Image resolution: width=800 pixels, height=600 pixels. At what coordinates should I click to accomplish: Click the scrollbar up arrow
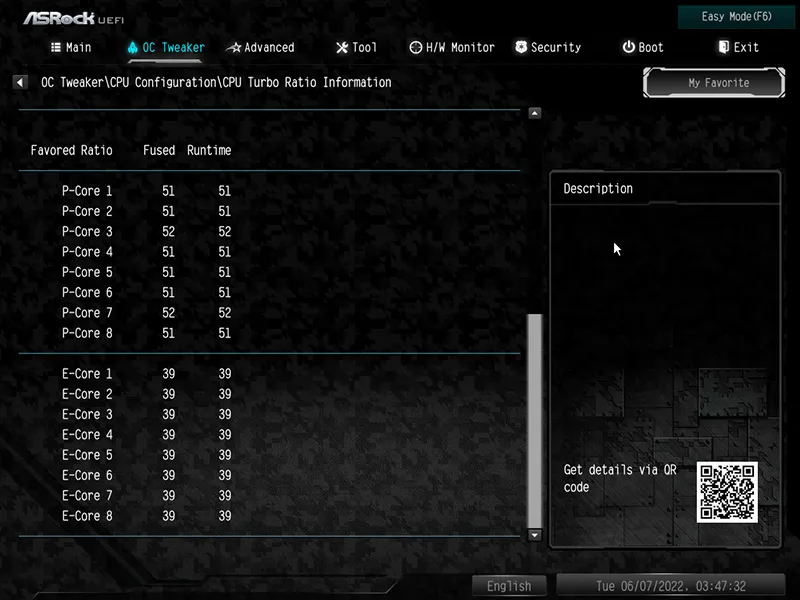tap(534, 113)
